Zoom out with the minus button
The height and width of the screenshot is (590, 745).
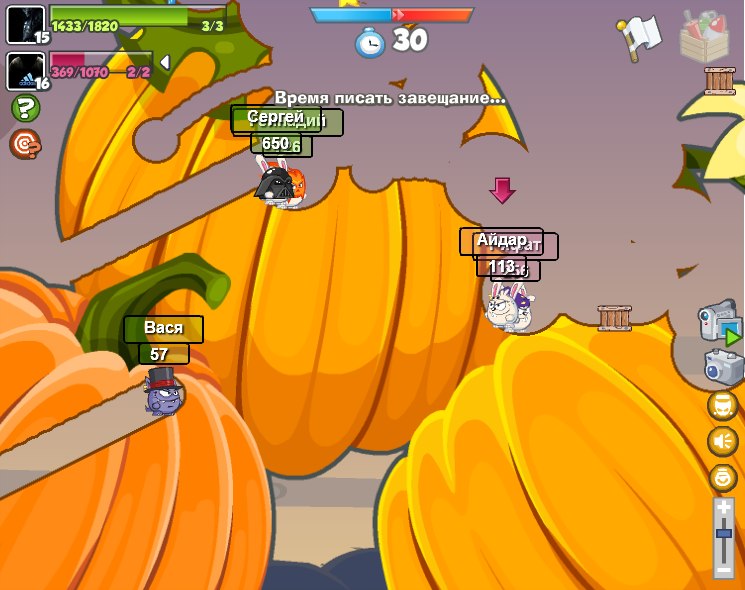(724, 569)
